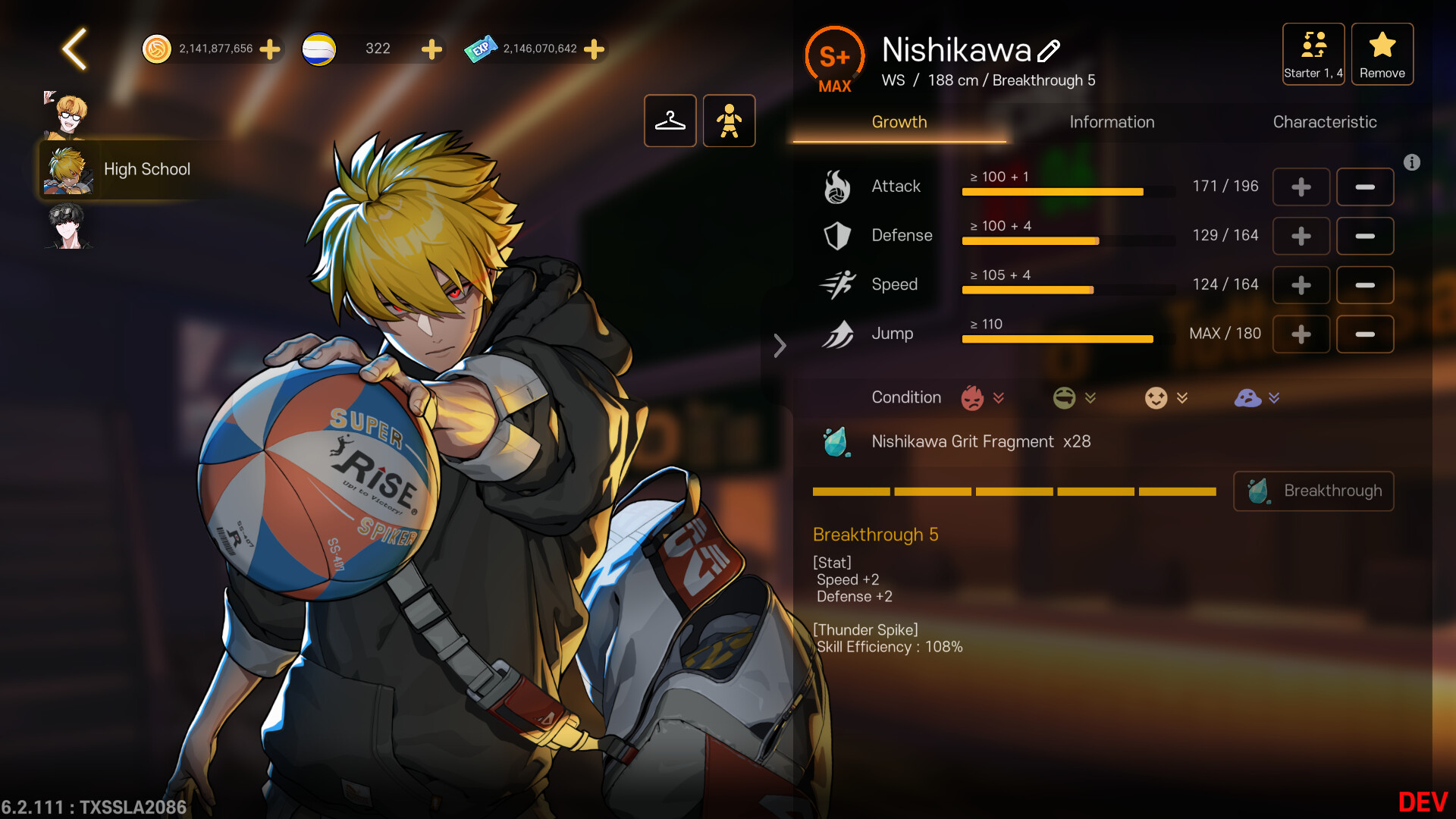Increase Speed with the plus stepper
1456x819 pixels.
[x=1301, y=285]
